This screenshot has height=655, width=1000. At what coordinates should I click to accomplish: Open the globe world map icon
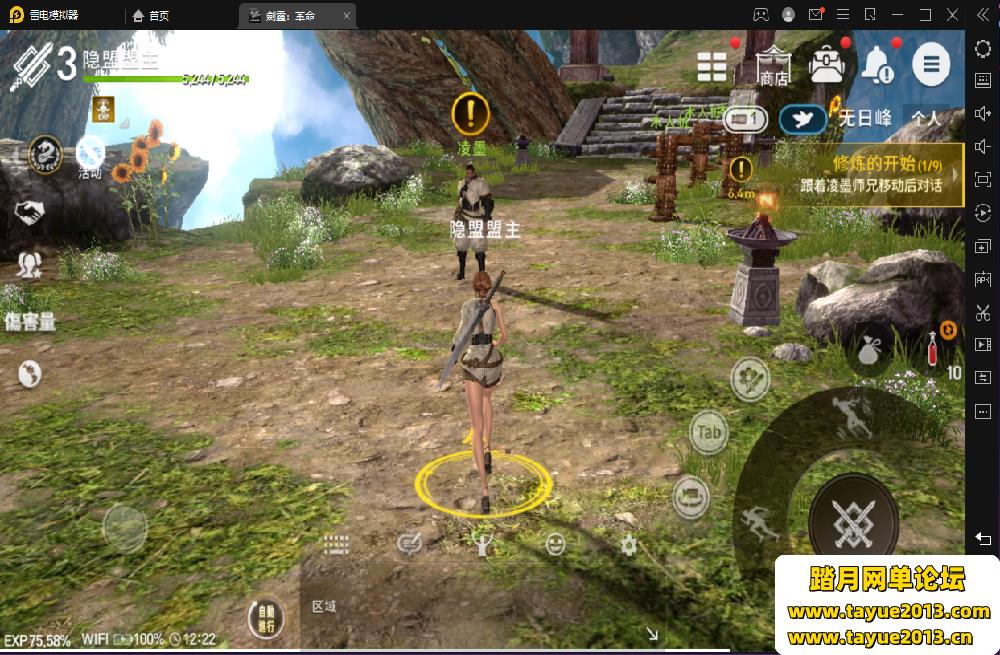[30, 373]
